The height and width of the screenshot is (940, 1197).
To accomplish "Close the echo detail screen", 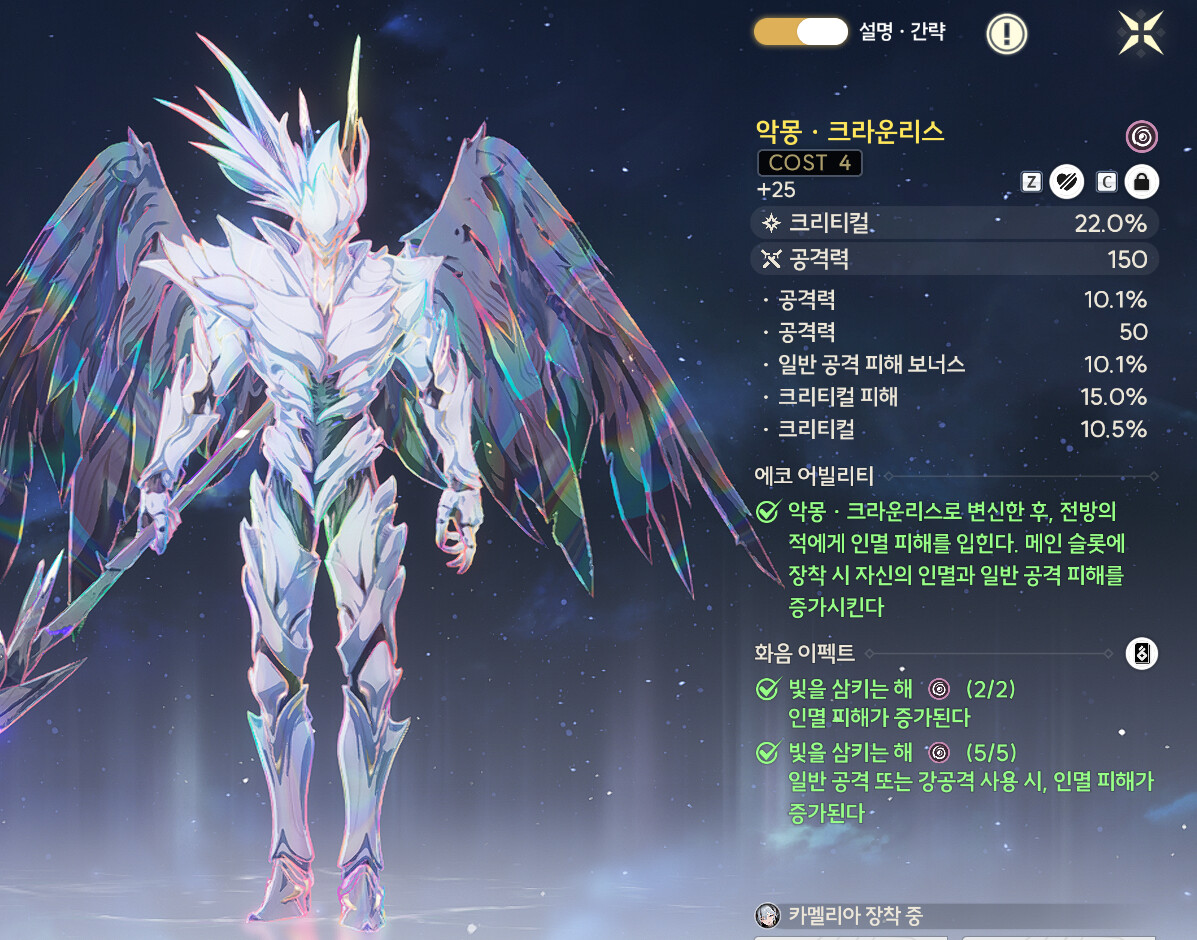I will tap(1141, 32).
